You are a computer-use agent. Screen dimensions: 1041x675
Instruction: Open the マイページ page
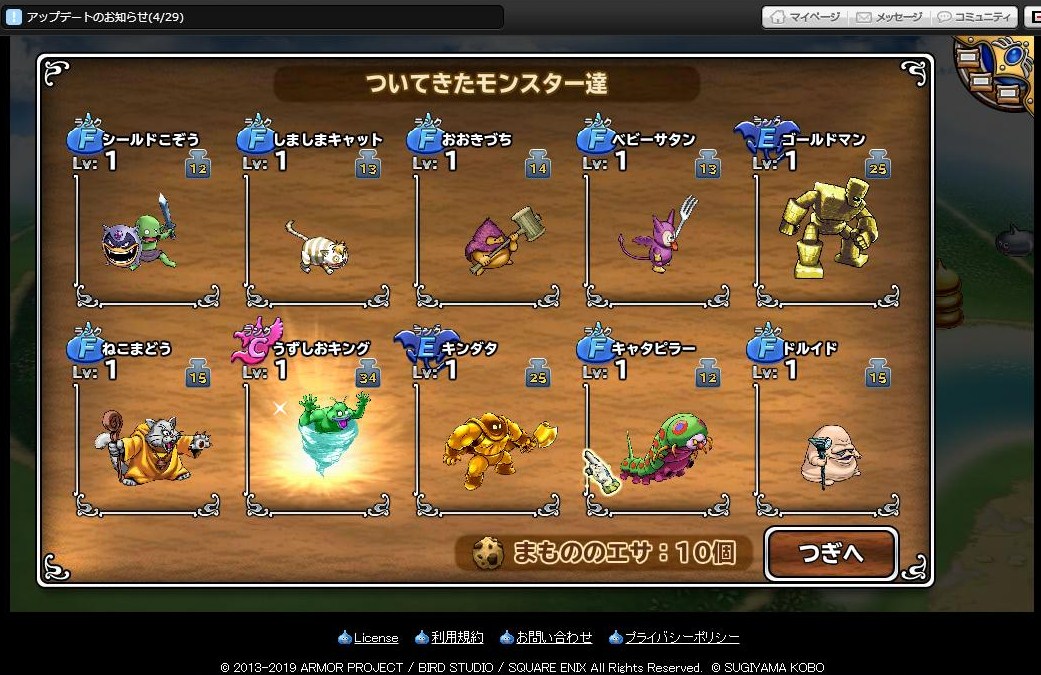click(x=805, y=17)
